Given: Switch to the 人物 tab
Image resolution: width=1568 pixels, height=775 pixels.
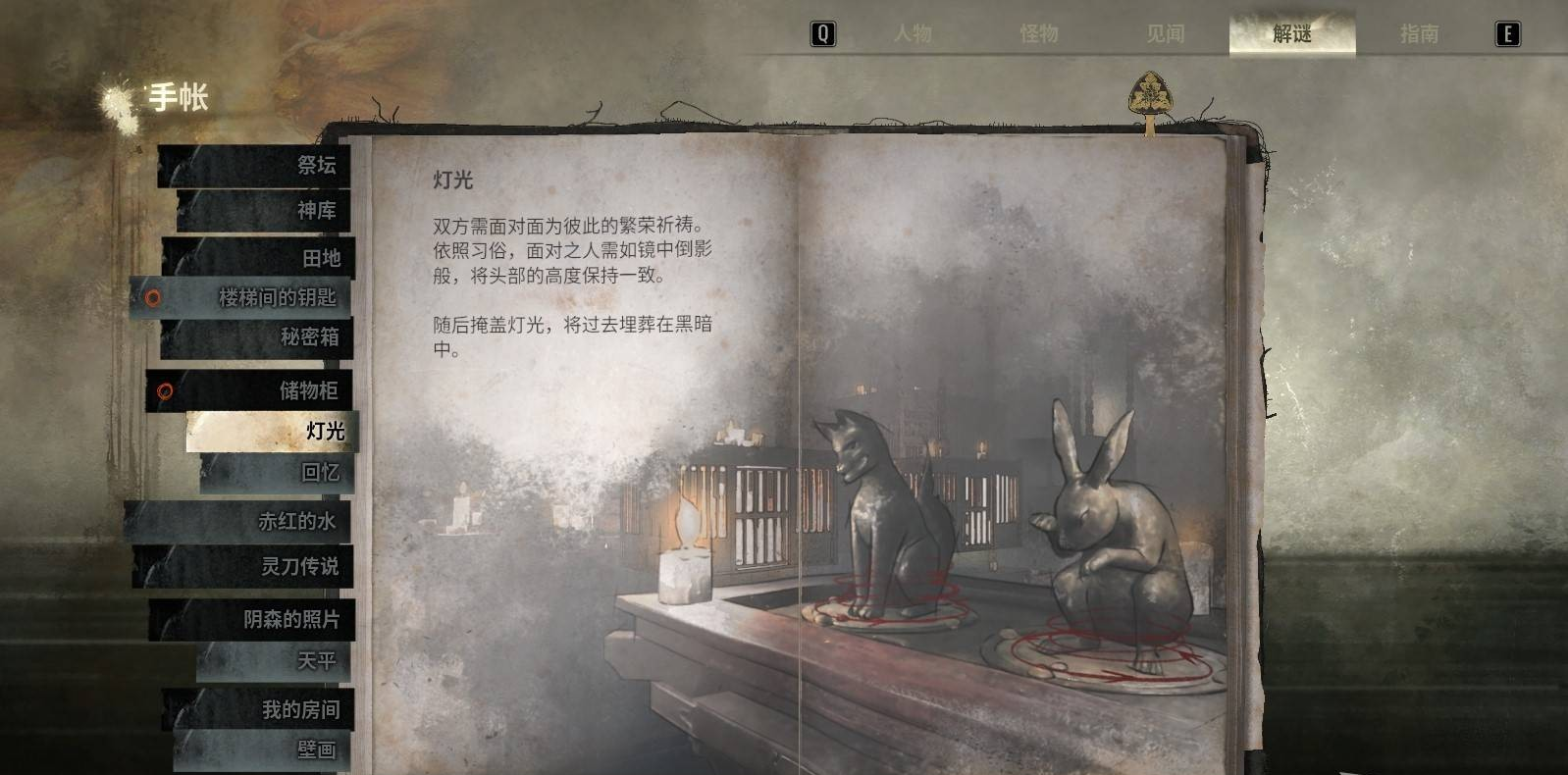Looking at the screenshot, I should click(x=913, y=34).
